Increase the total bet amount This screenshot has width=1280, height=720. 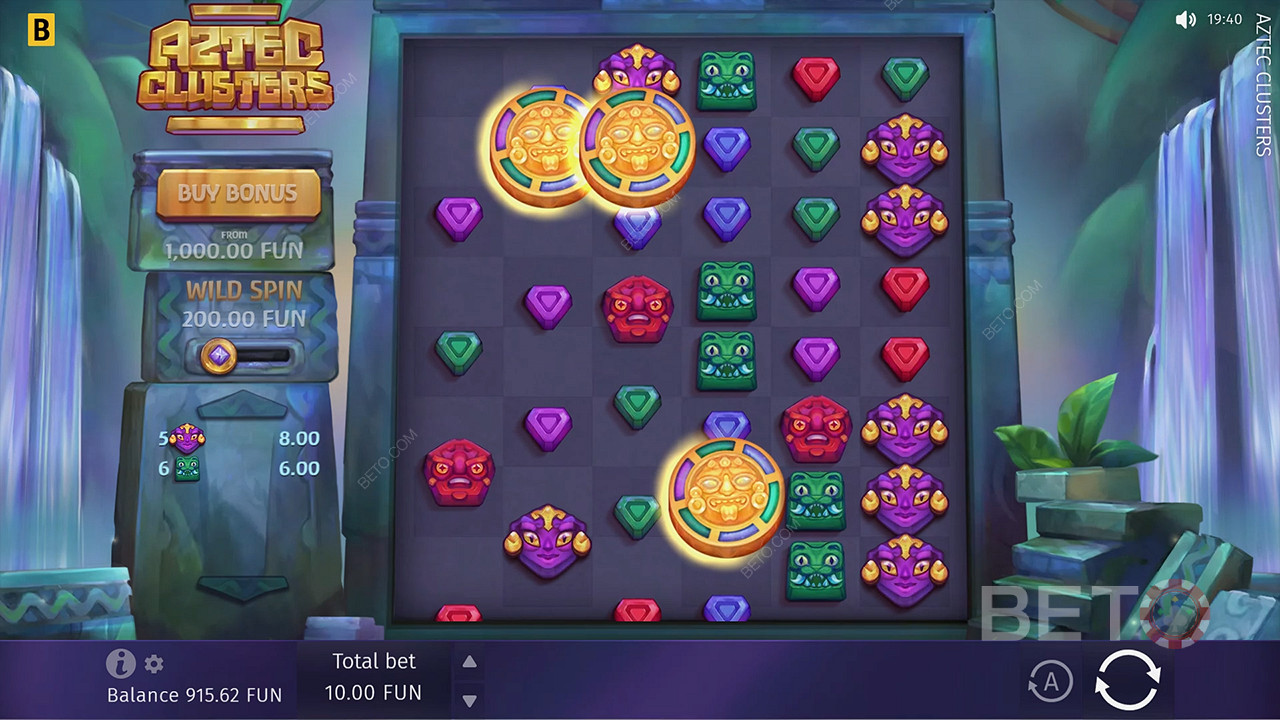[x=469, y=662]
